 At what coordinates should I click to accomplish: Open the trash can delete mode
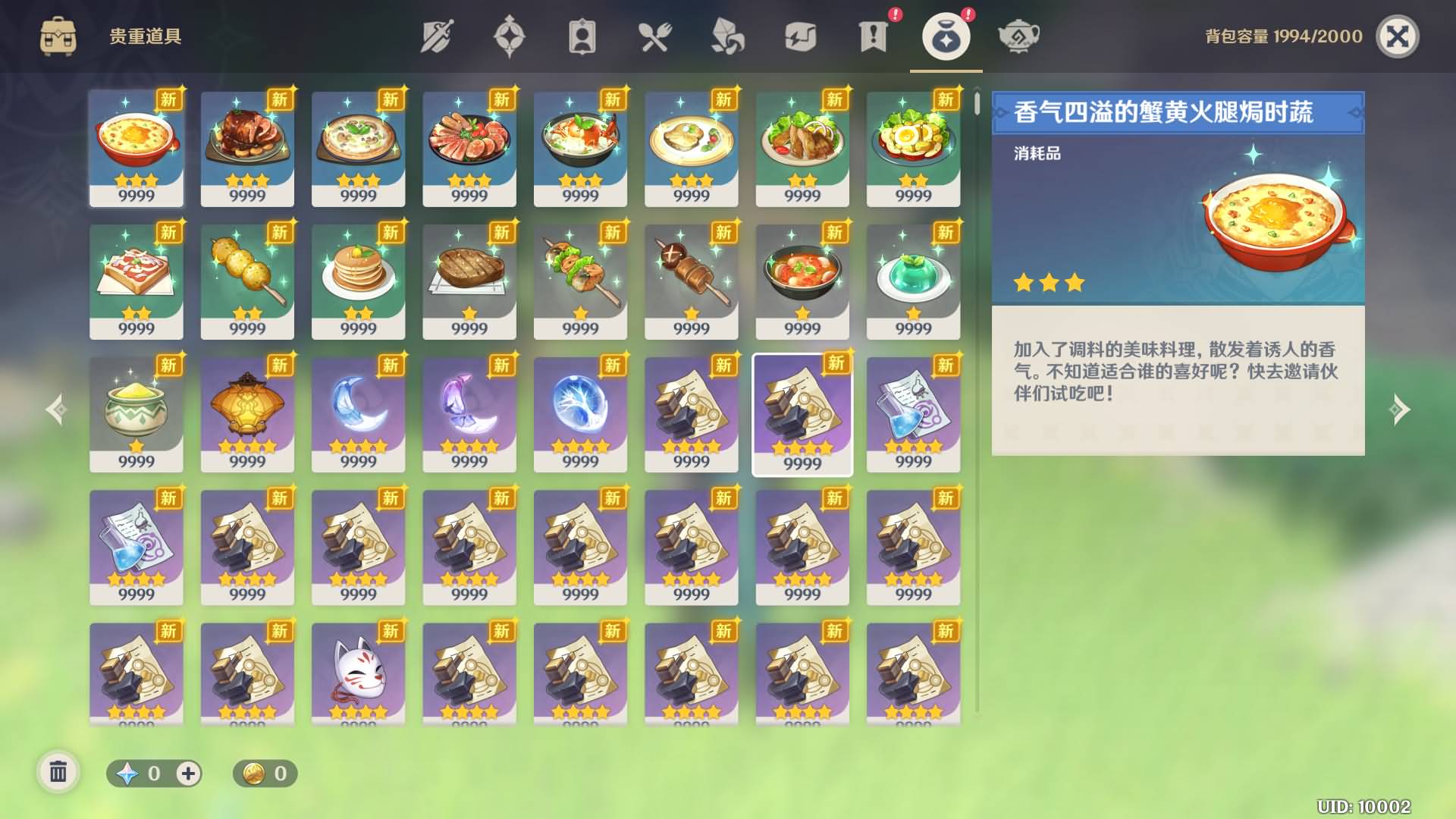click(58, 773)
